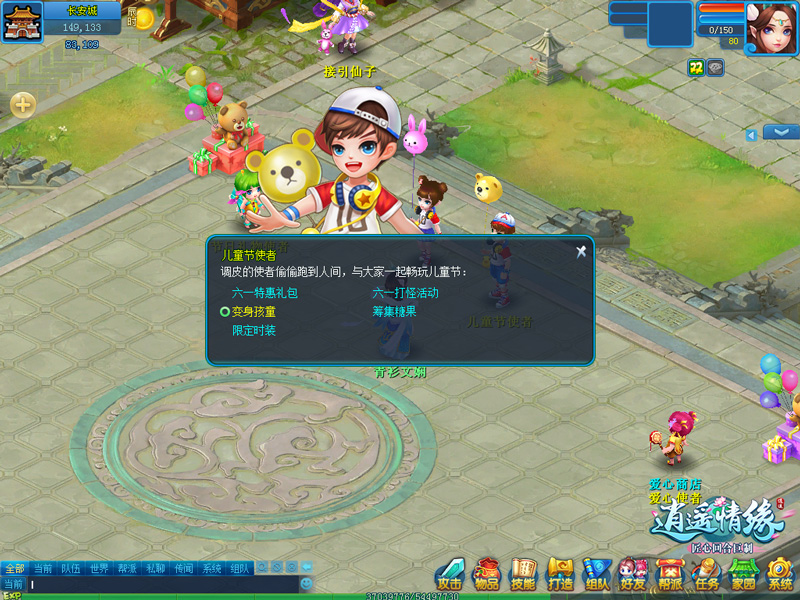The image size is (800, 600).
Task: Open the player character portrait
Action: click(x=771, y=27)
